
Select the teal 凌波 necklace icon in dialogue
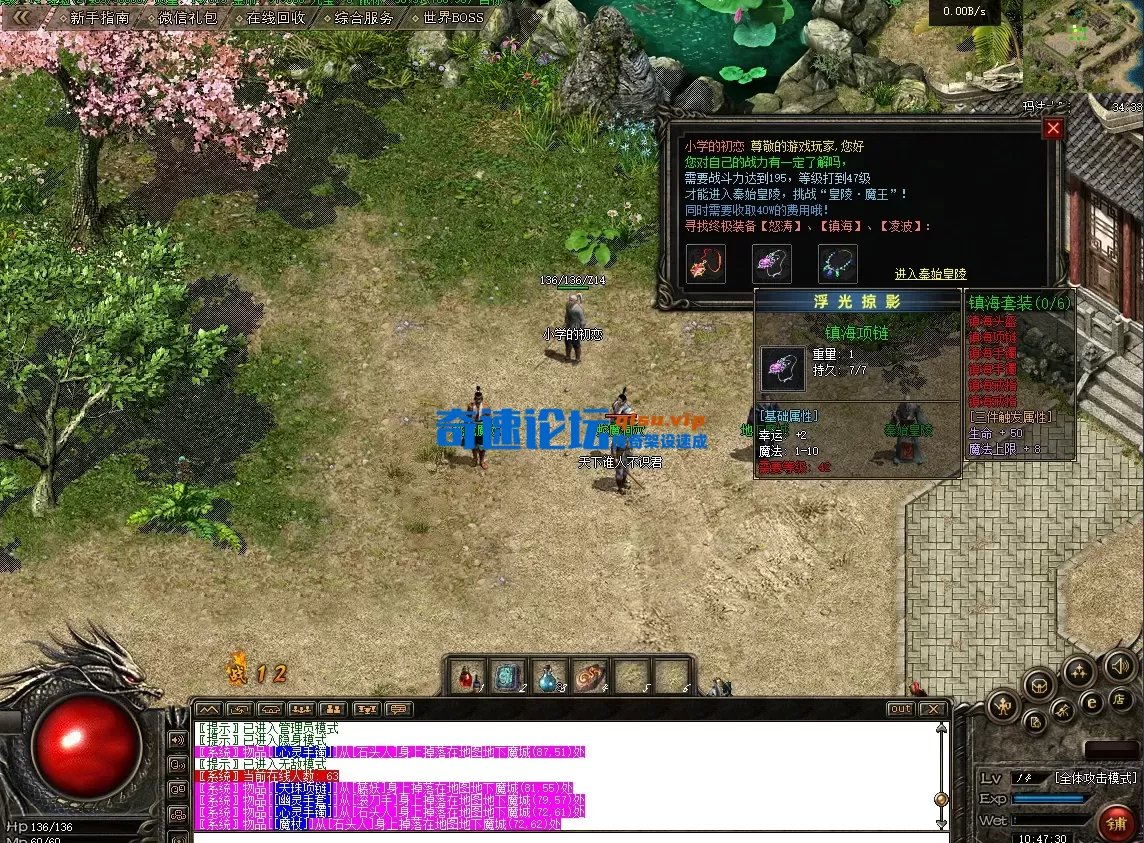point(838,264)
